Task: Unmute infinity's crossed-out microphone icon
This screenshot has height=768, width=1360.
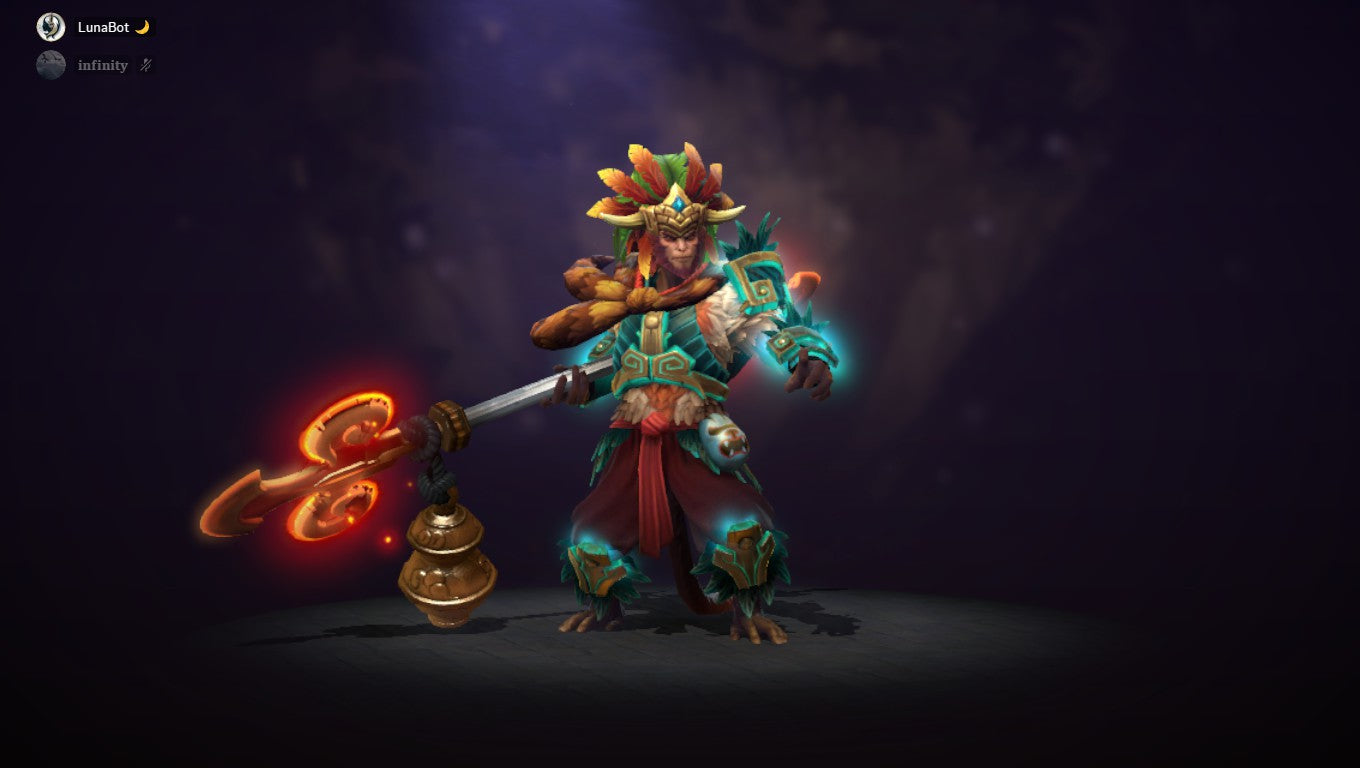Action: pyautogui.click(x=143, y=64)
